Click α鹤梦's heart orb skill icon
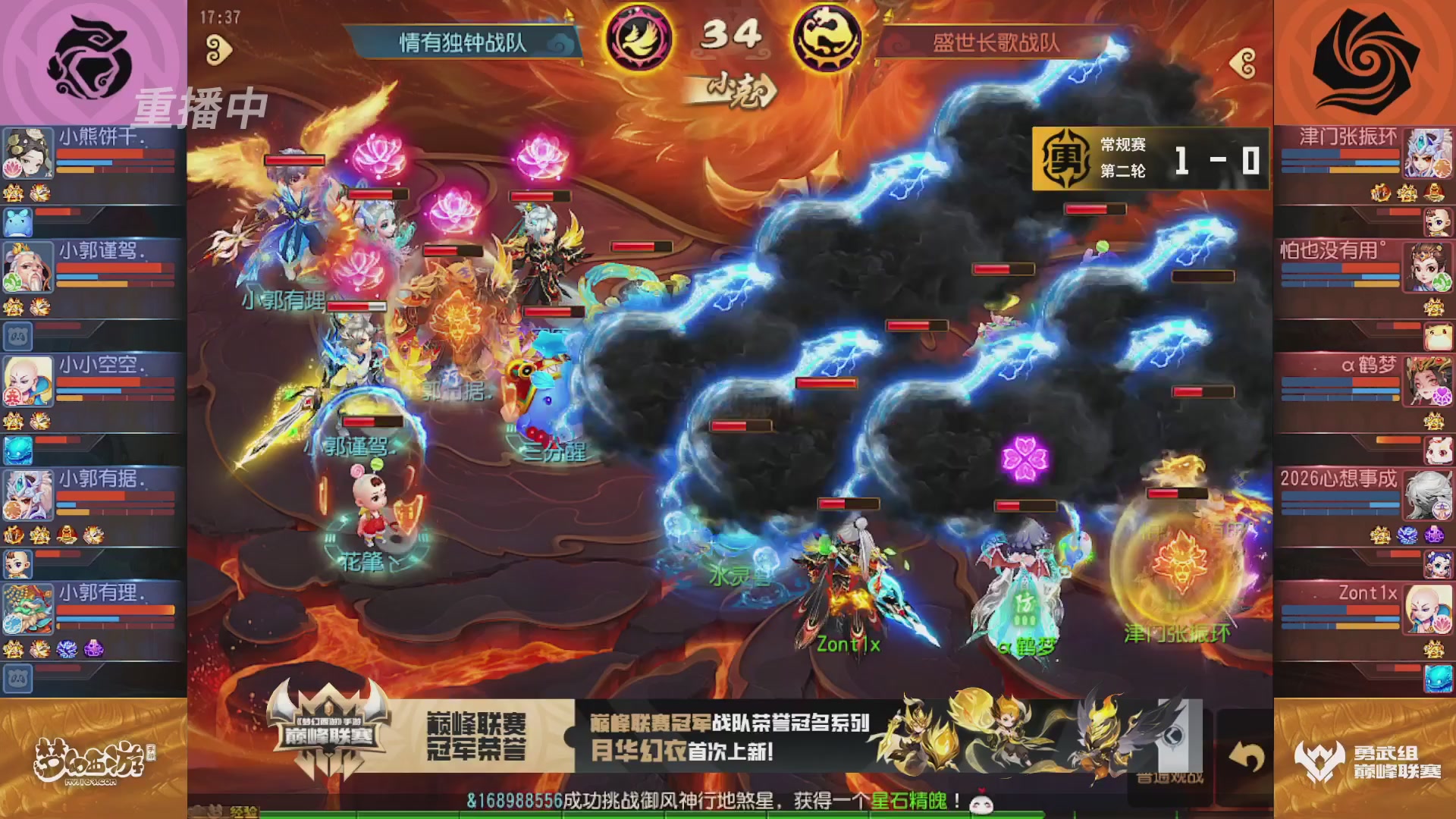Screen dimensions: 1456x819 click(x=1441, y=394)
